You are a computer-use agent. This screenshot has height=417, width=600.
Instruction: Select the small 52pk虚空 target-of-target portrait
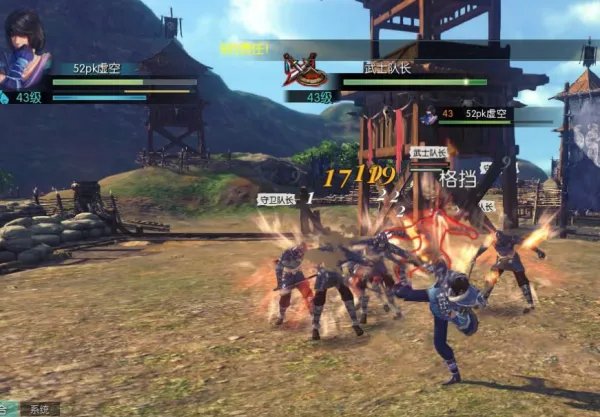428,115
